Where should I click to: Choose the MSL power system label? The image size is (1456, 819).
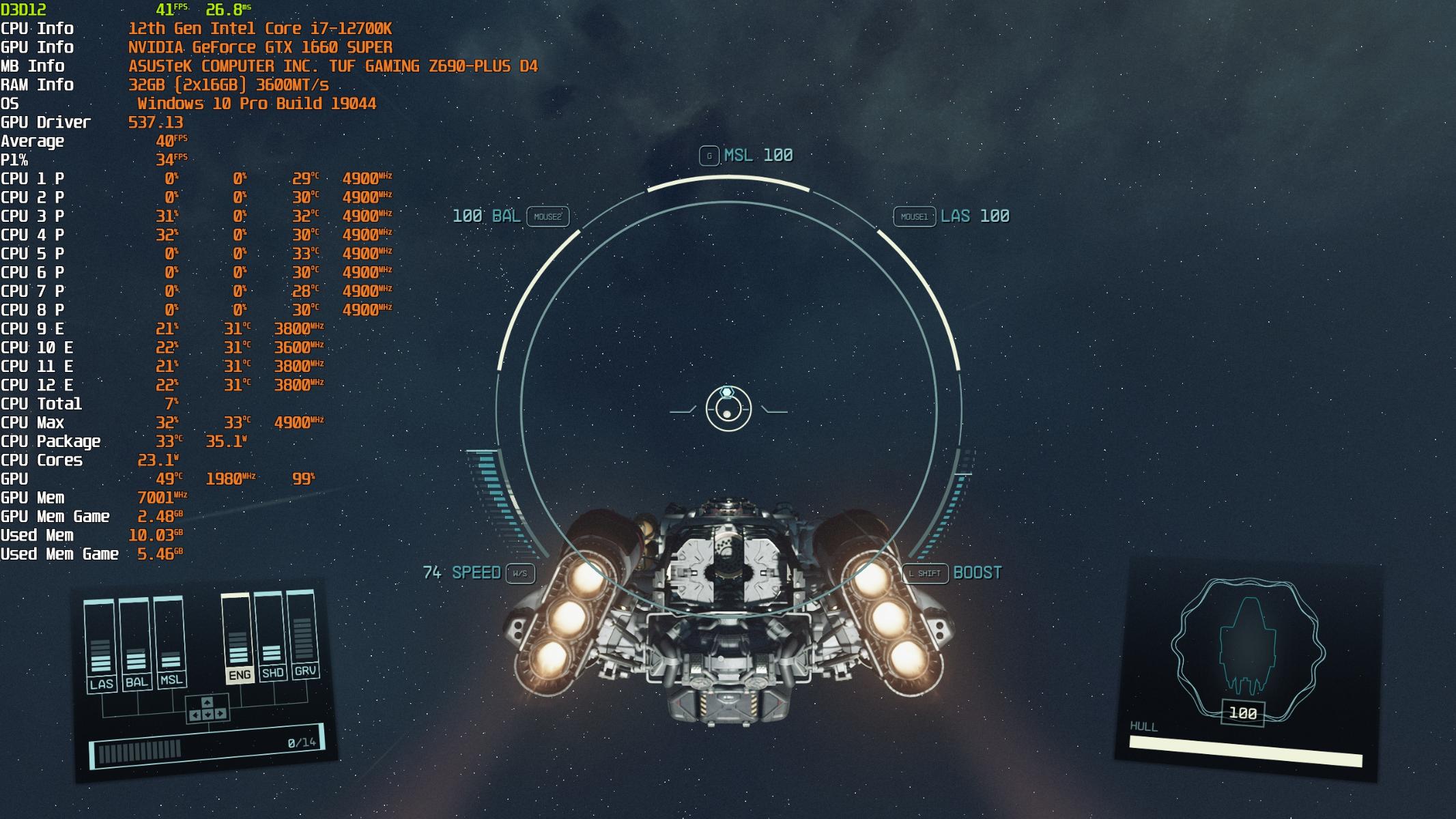[171, 680]
